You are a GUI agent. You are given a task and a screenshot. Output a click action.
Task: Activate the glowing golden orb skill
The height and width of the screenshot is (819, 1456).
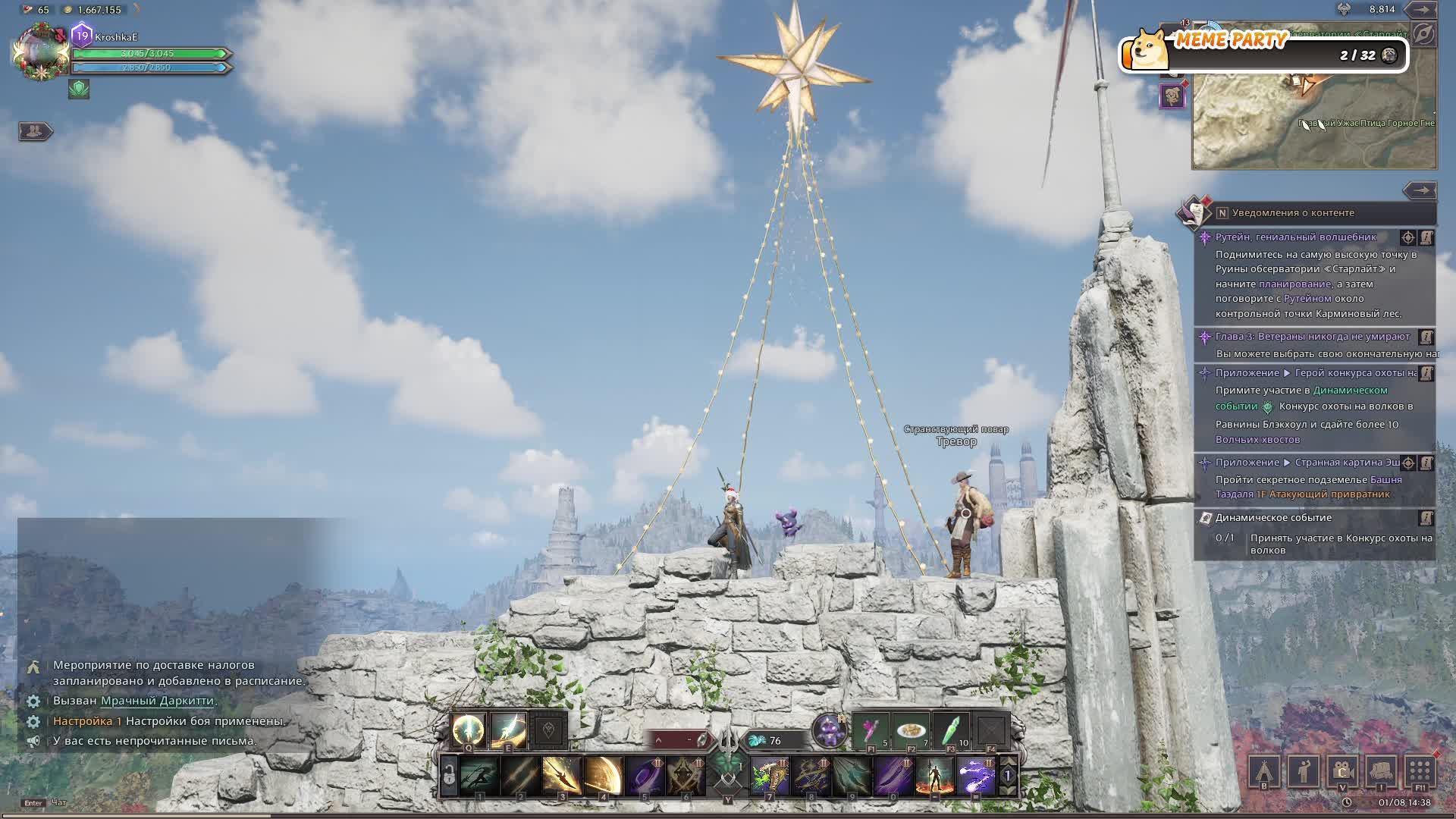[x=468, y=730]
